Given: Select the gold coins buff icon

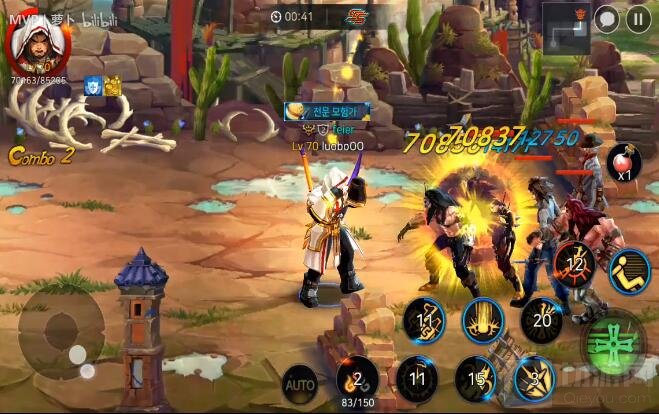Looking at the screenshot, I should (112, 87).
